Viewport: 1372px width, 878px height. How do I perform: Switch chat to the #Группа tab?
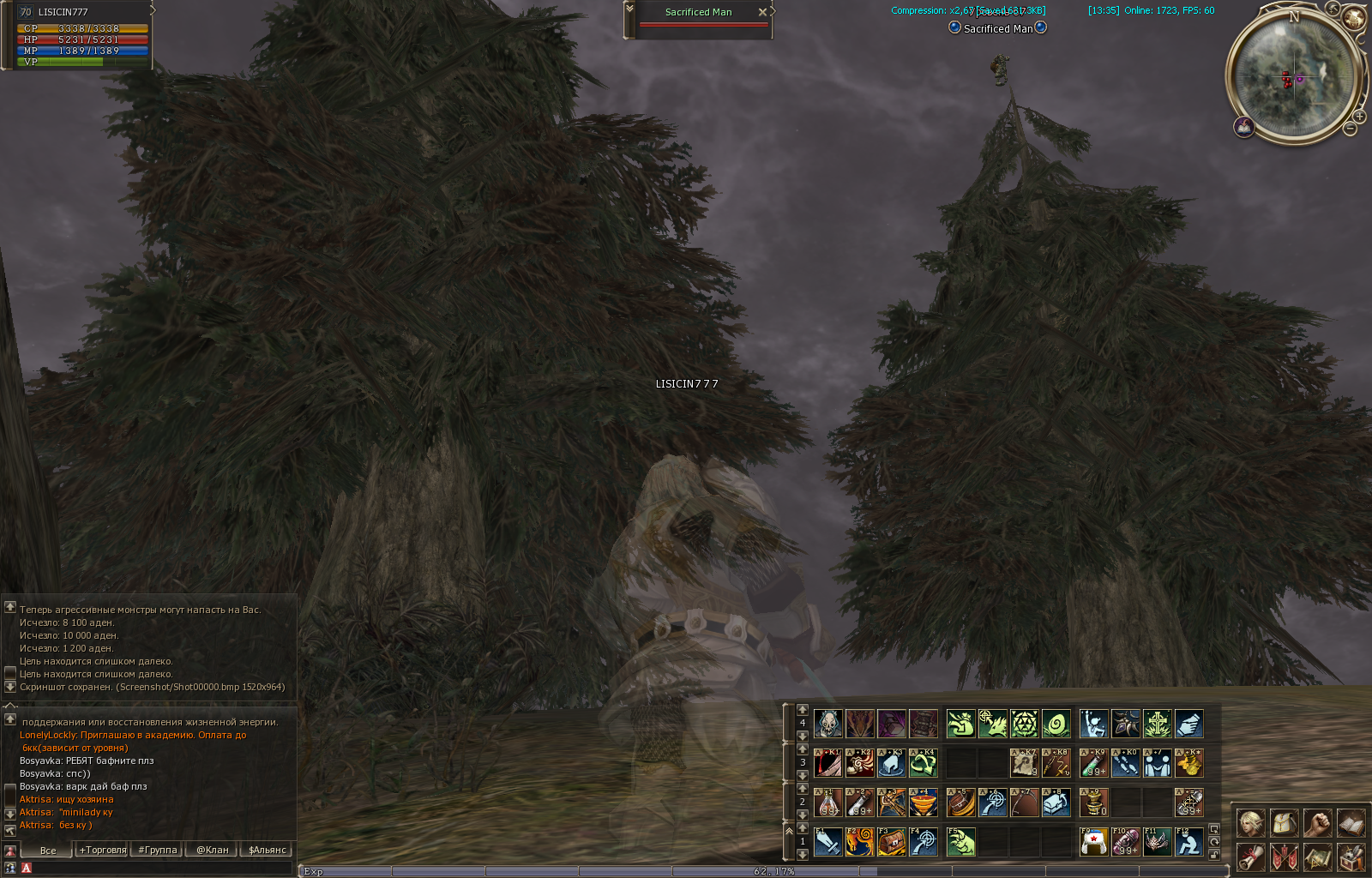(158, 850)
